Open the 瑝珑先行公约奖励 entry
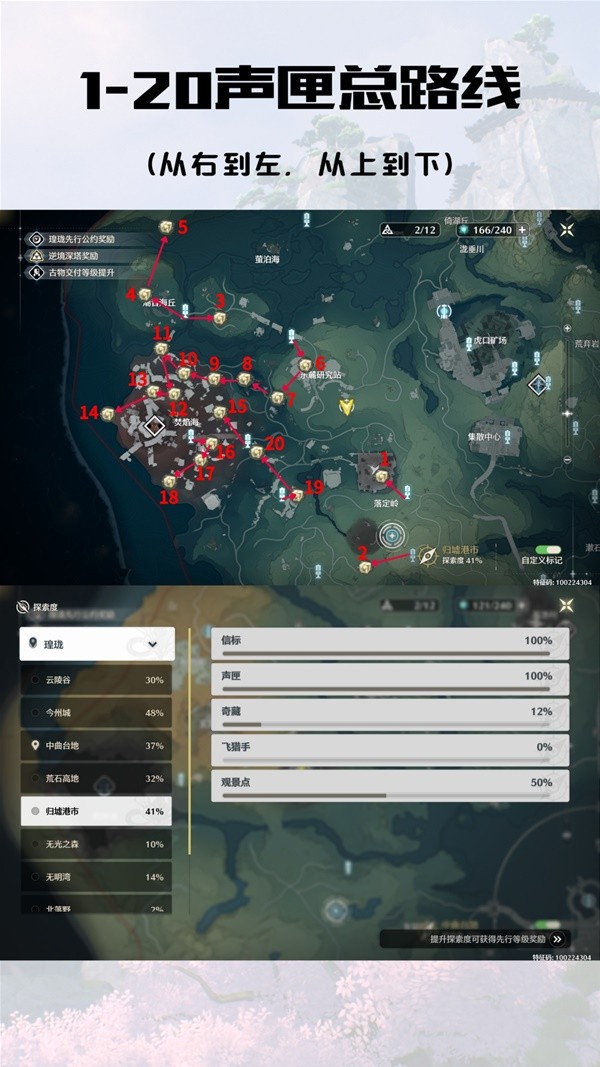Viewport: 600px width, 1067px height. click(75, 240)
